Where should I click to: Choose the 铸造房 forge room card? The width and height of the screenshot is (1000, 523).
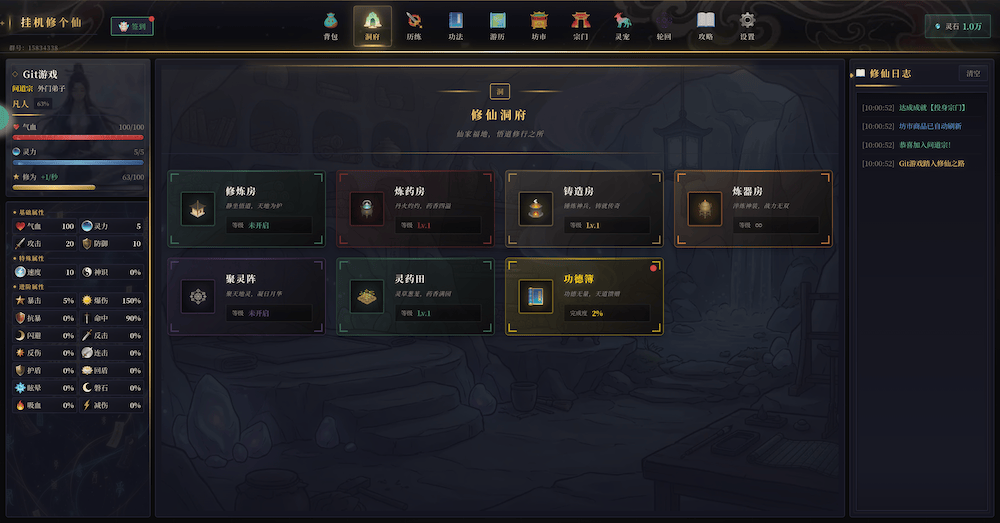click(584, 208)
